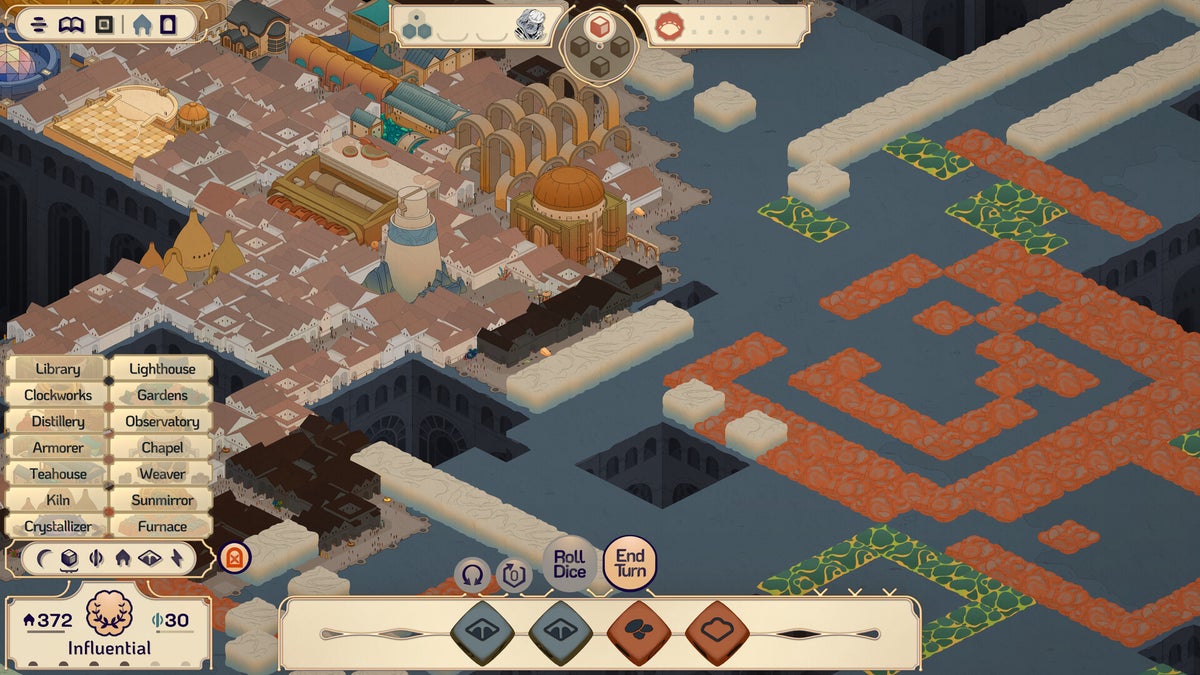
Task: Choose the Crystallizer building
Action: [x=58, y=526]
